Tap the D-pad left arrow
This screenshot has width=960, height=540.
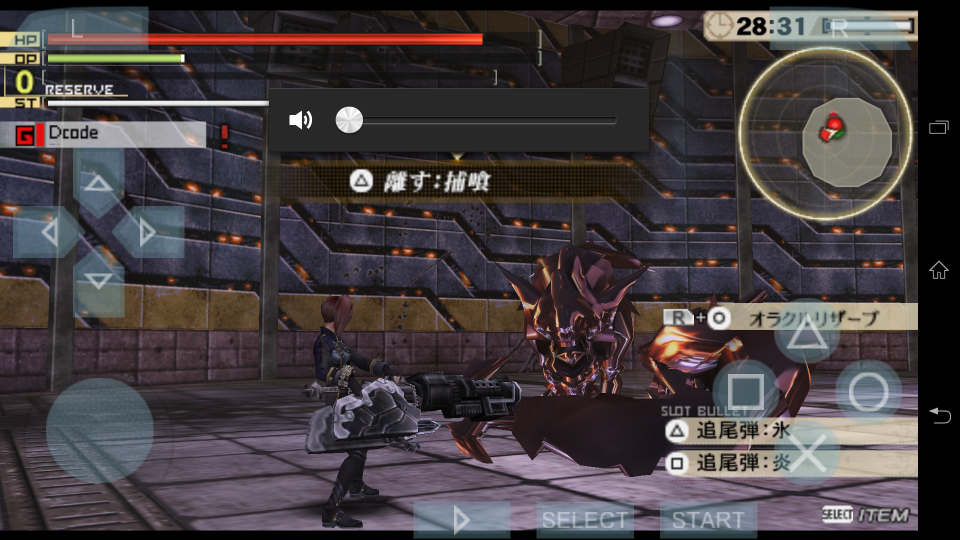tap(48, 232)
